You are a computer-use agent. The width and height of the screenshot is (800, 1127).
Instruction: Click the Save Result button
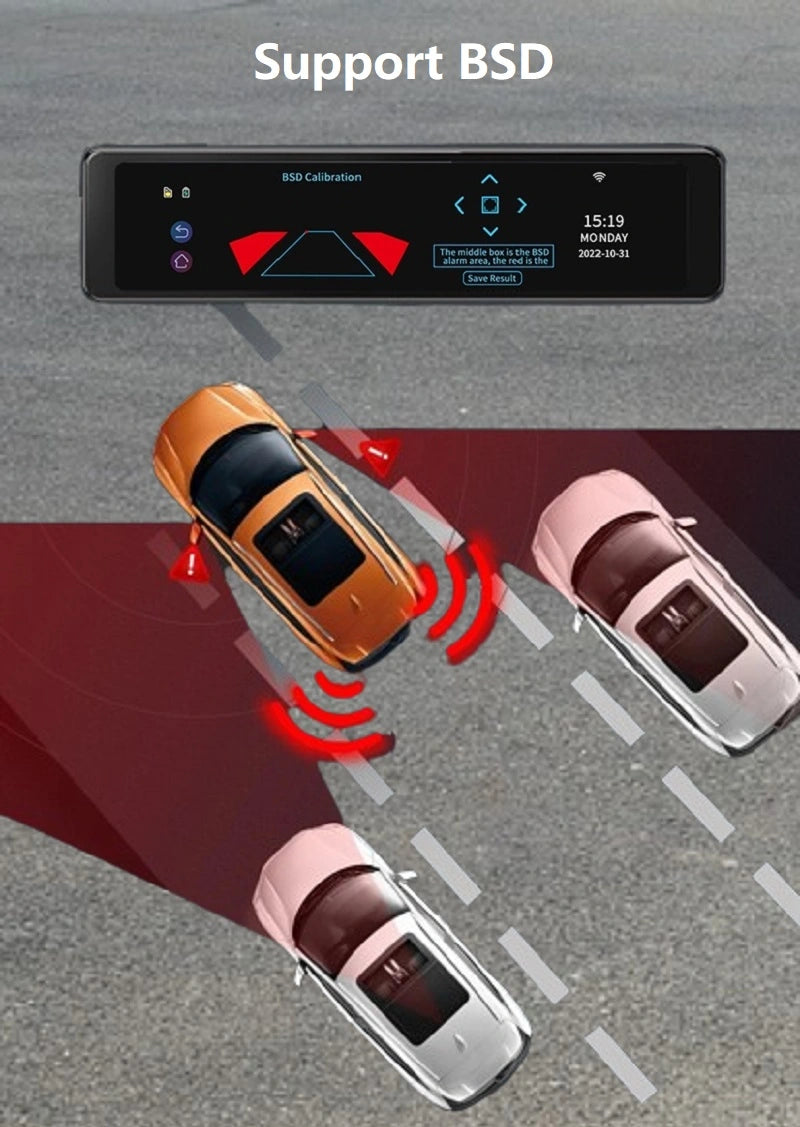coord(492,278)
